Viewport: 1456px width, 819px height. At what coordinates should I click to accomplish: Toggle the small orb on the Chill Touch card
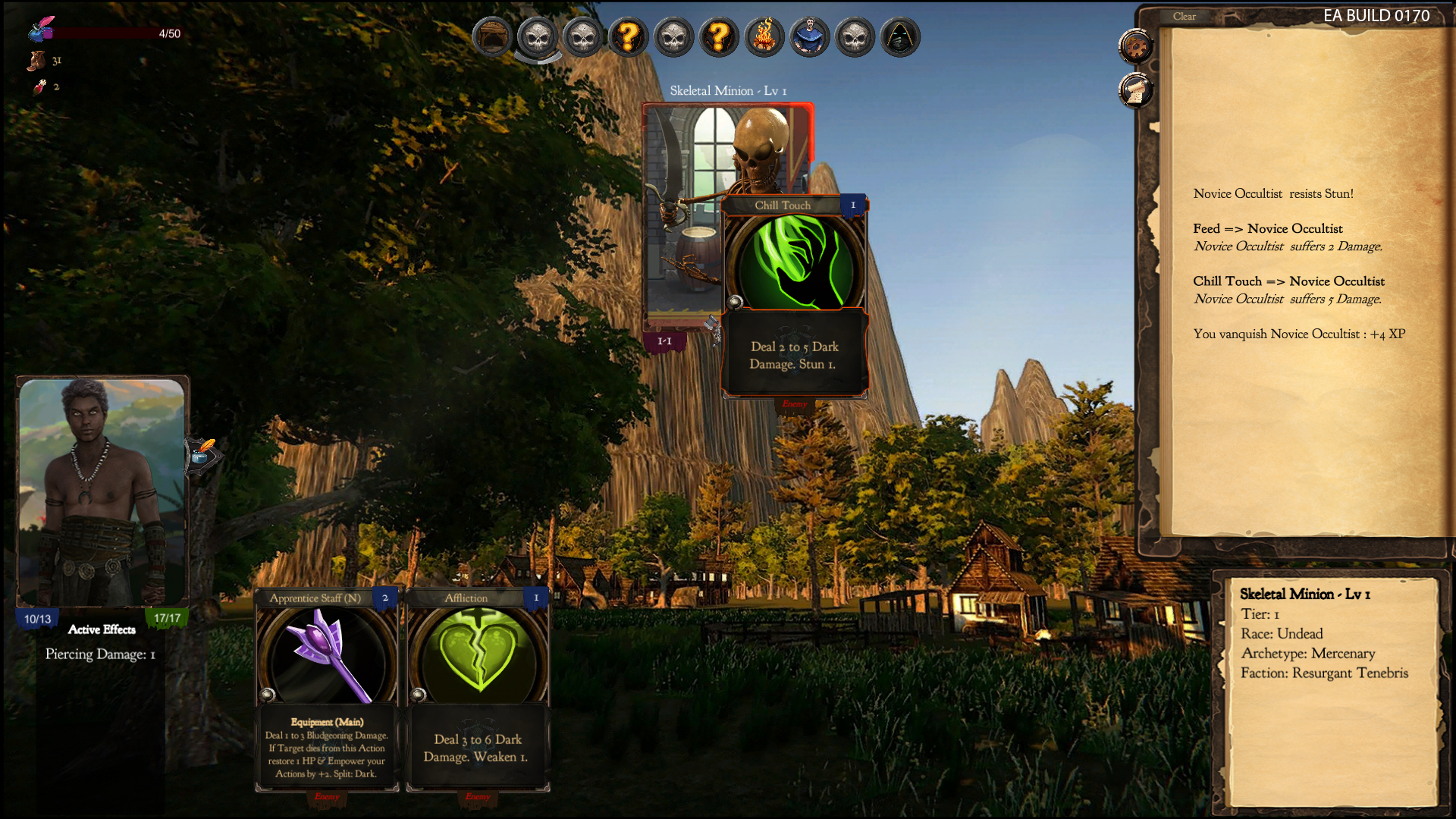pyautogui.click(x=734, y=300)
